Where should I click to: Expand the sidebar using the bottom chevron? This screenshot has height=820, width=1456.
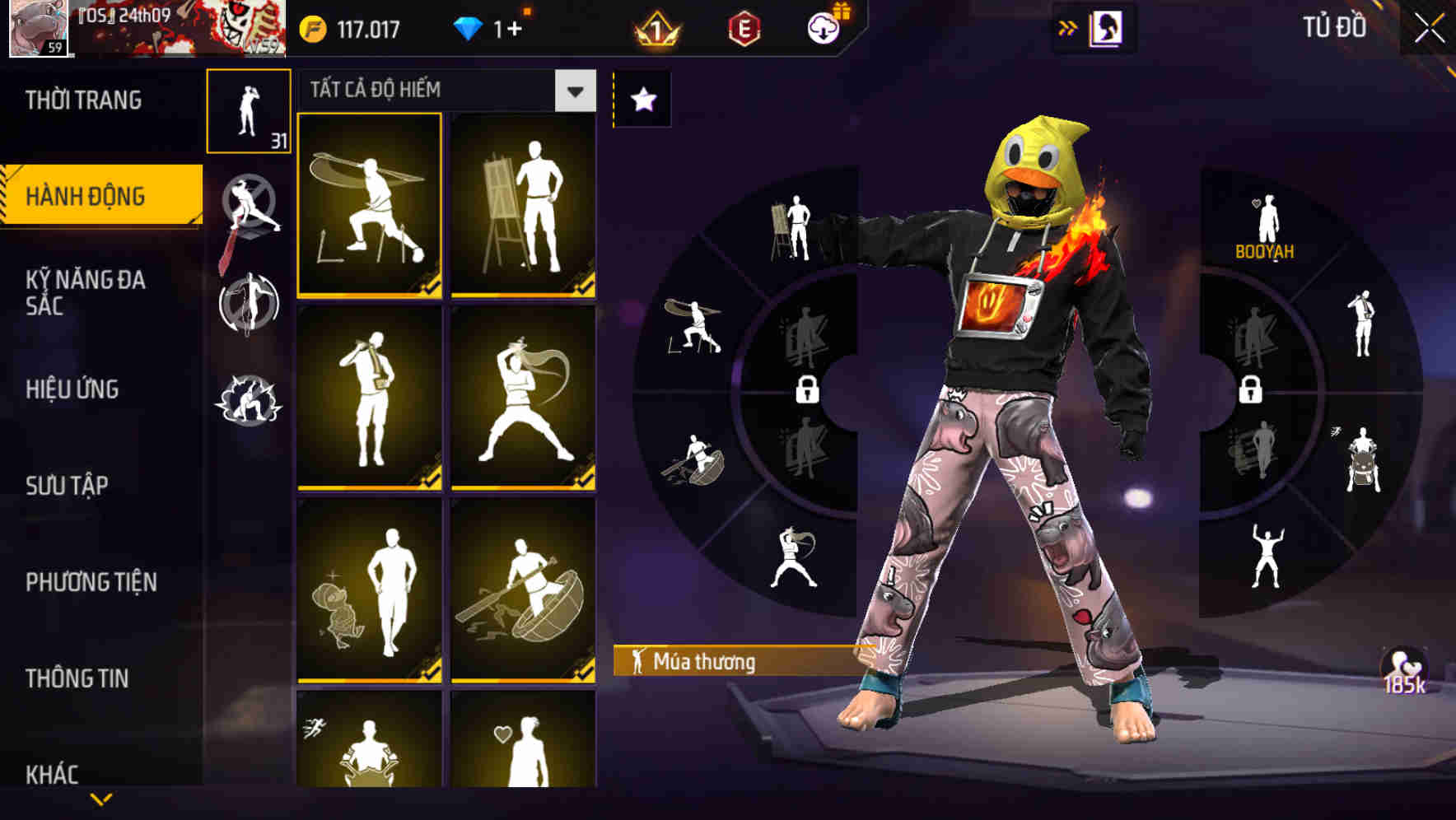pos(101,800)
